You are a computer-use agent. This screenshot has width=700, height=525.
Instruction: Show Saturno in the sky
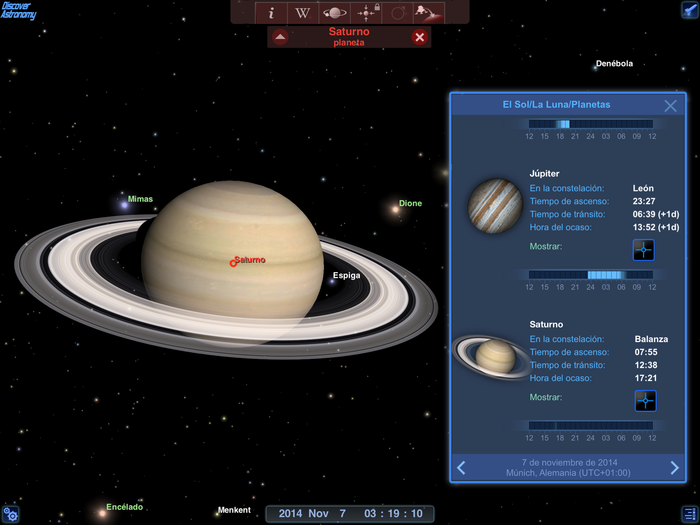pyautogui.click(x=645, y=401)
